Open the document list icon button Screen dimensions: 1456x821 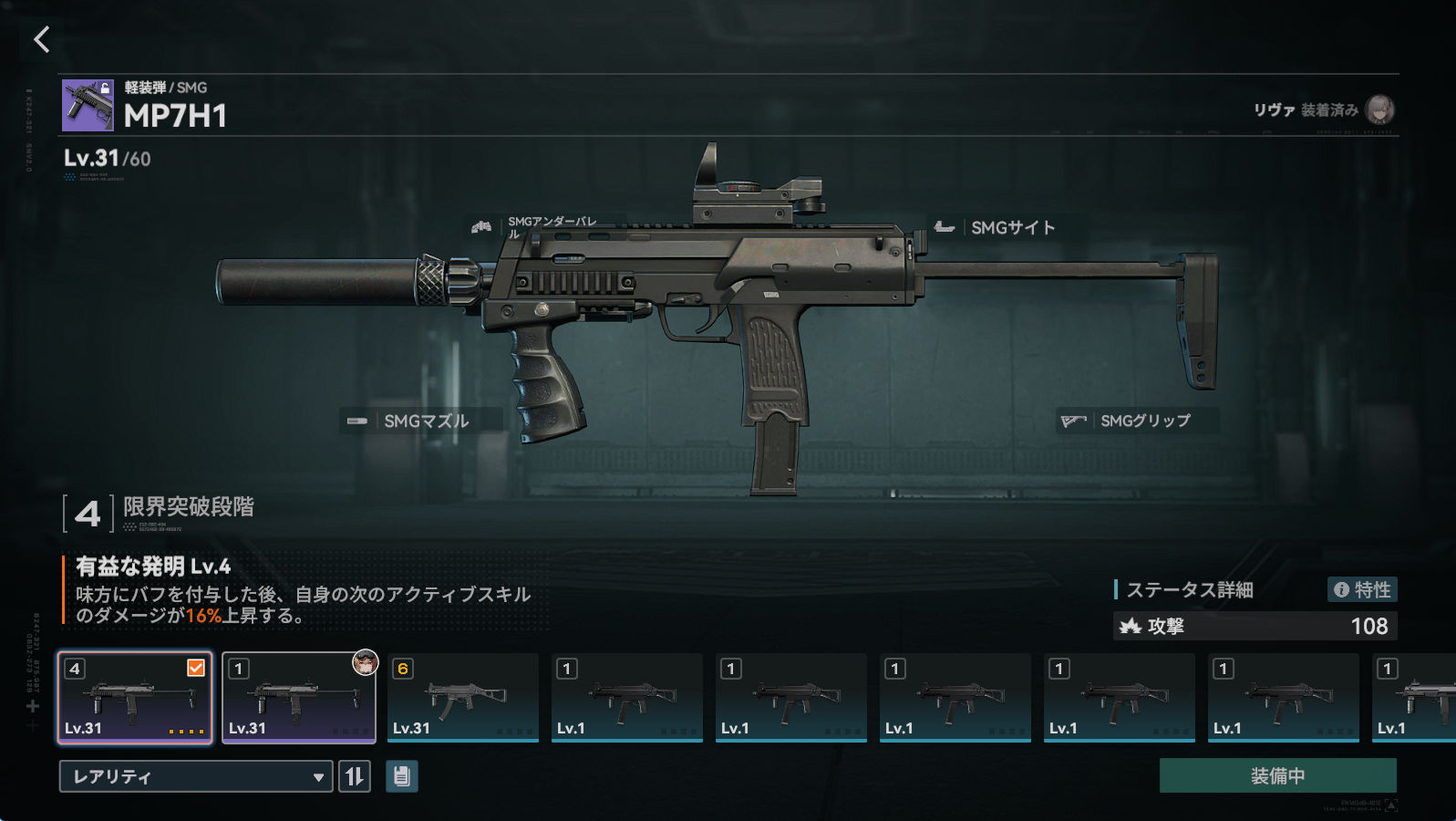point(402,776)
